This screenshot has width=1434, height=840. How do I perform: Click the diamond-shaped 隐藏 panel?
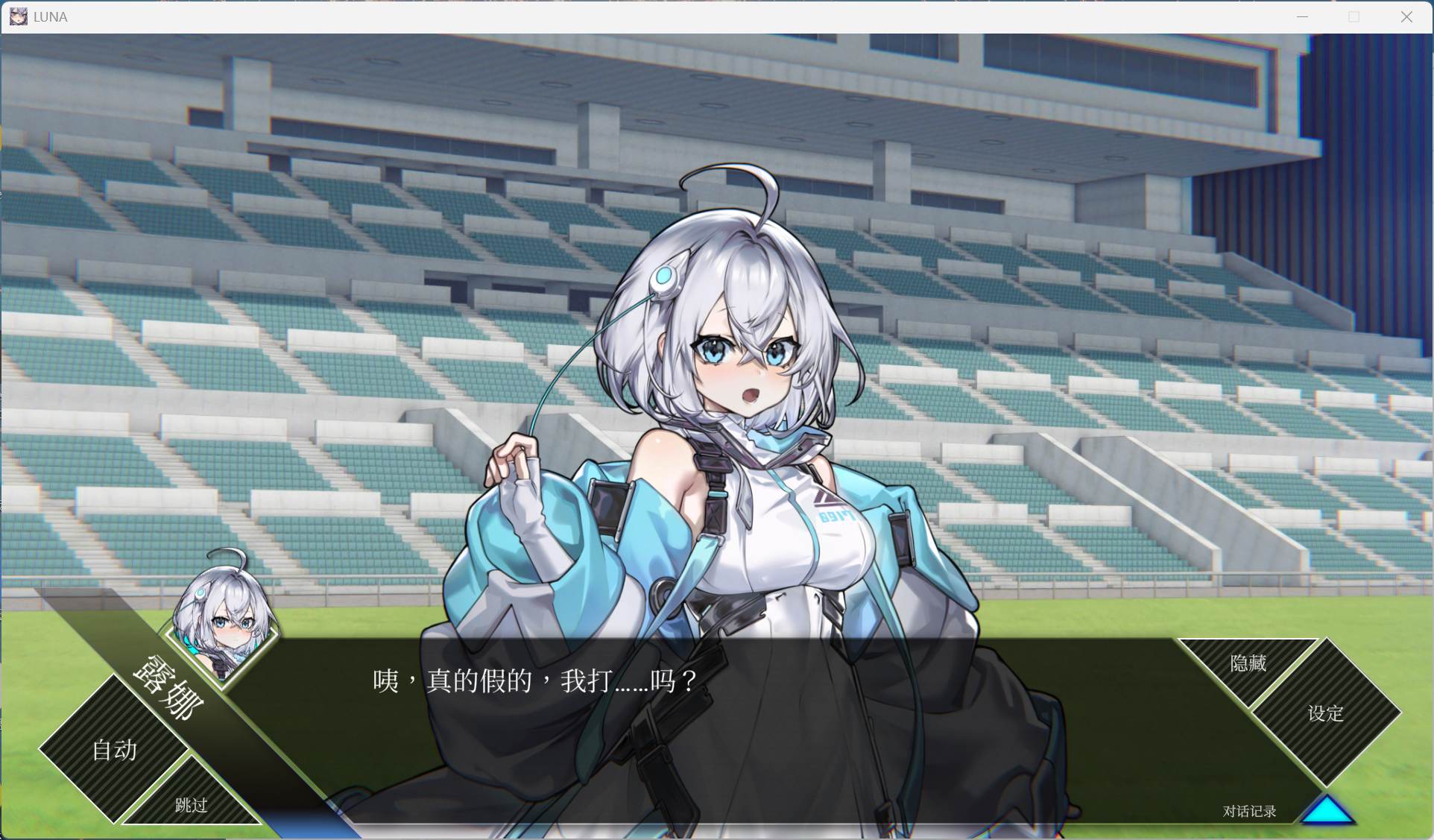pyautogui.click(x=1247, y=663)
